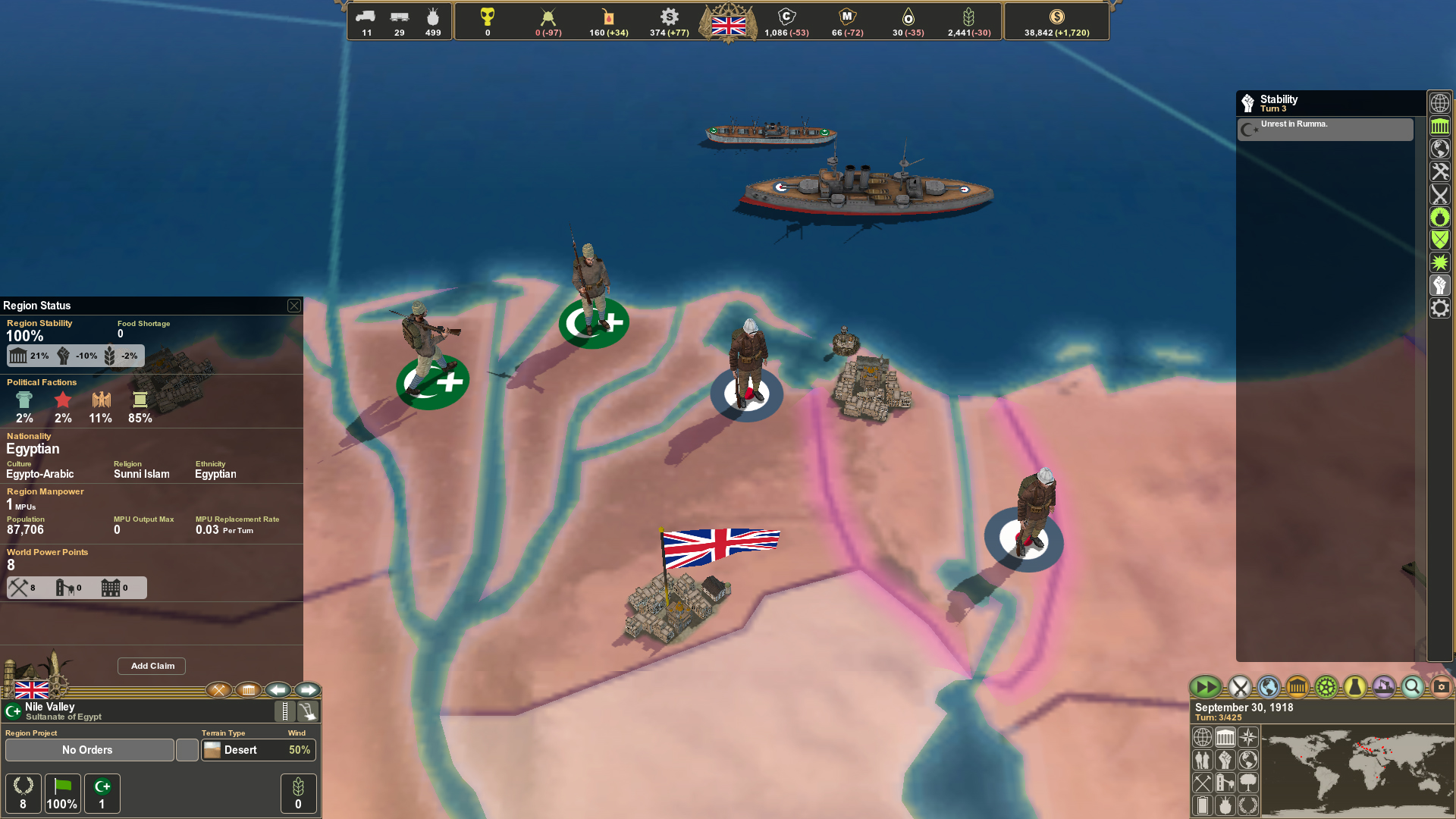Select the raised fist stability icon in sidebar
Viewport: 1456px width, 819px height.
pyautogui.click(x=1439, y=286)
